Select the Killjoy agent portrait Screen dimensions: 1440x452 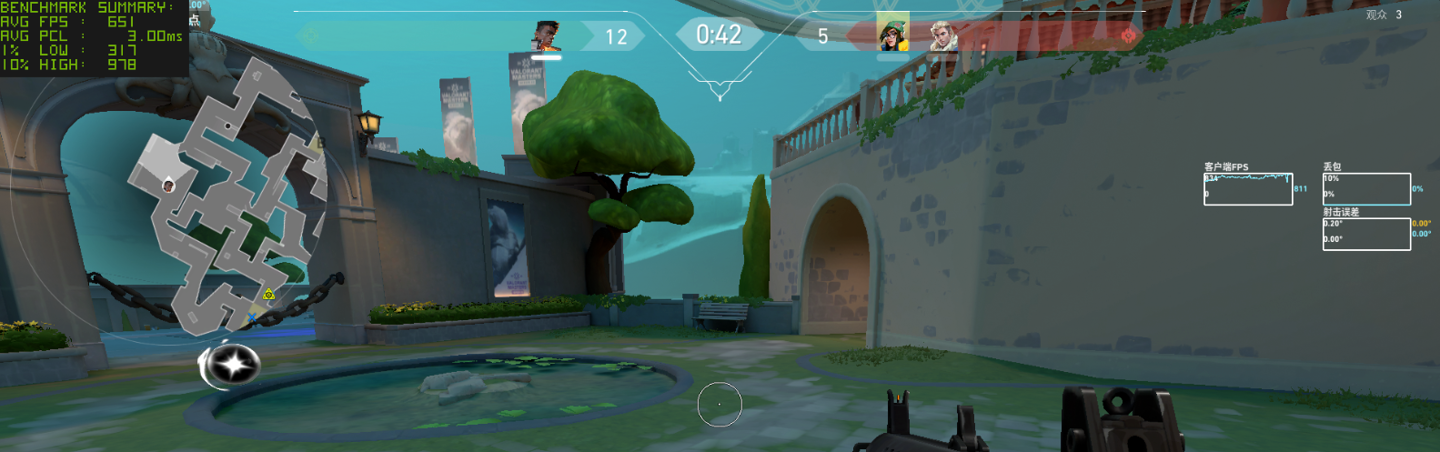tap(892, 34)
